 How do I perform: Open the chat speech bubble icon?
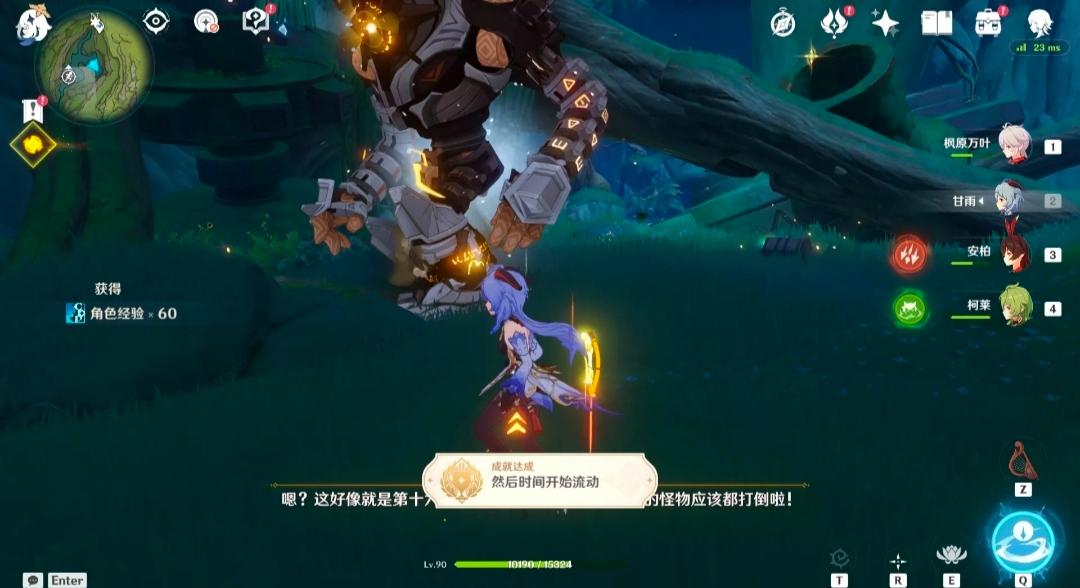coord(34,580)
